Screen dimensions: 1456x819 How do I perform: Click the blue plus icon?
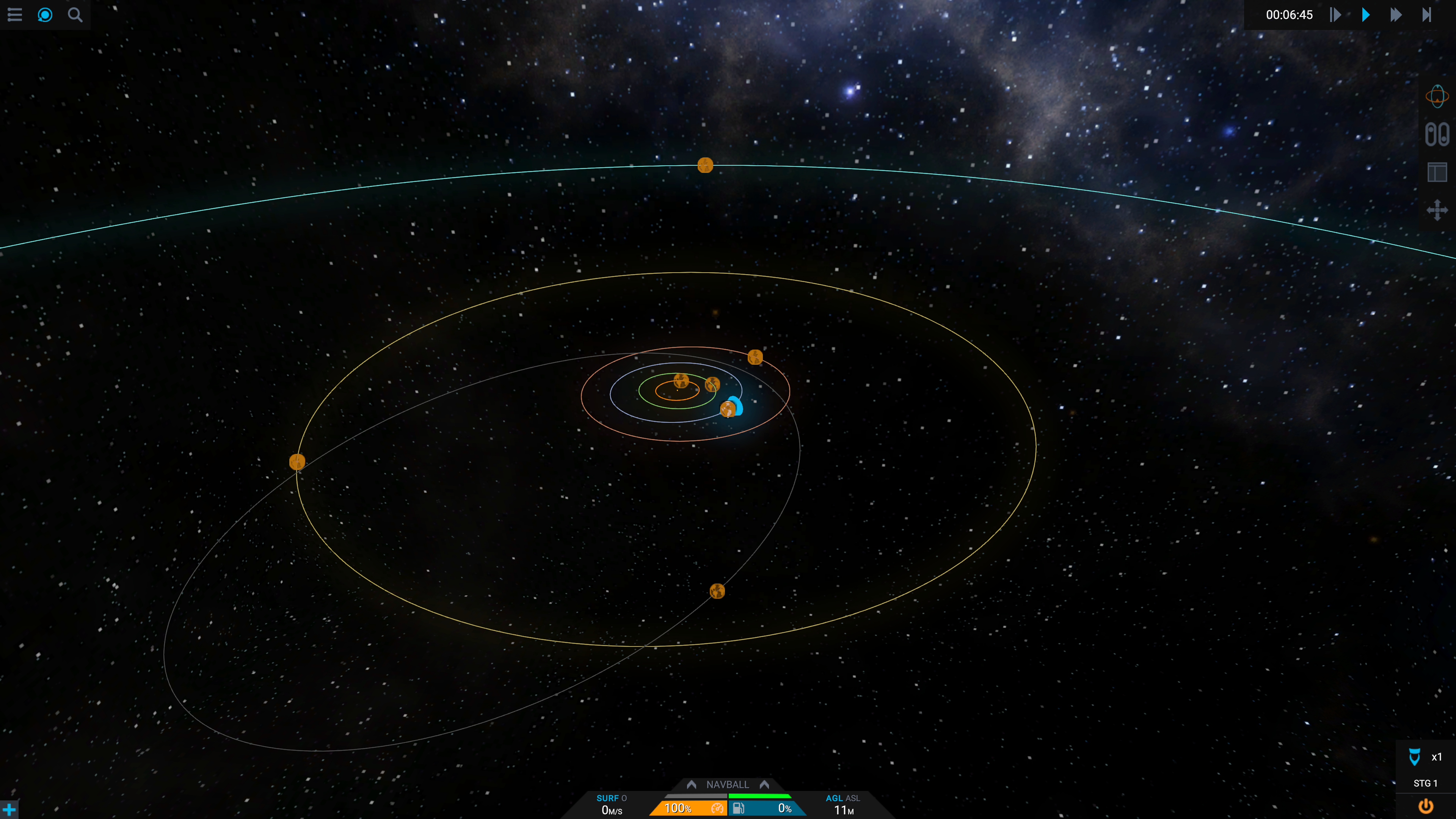9,810
